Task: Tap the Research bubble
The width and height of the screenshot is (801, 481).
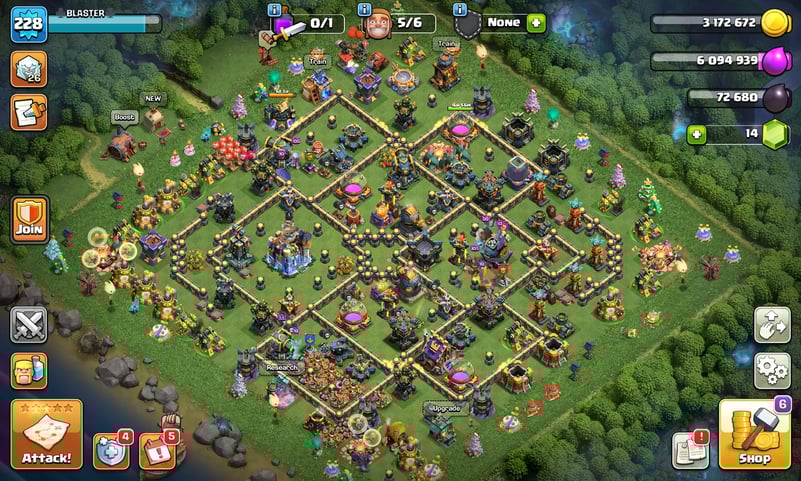Action: pyautogui.click(x=281, y=367)
